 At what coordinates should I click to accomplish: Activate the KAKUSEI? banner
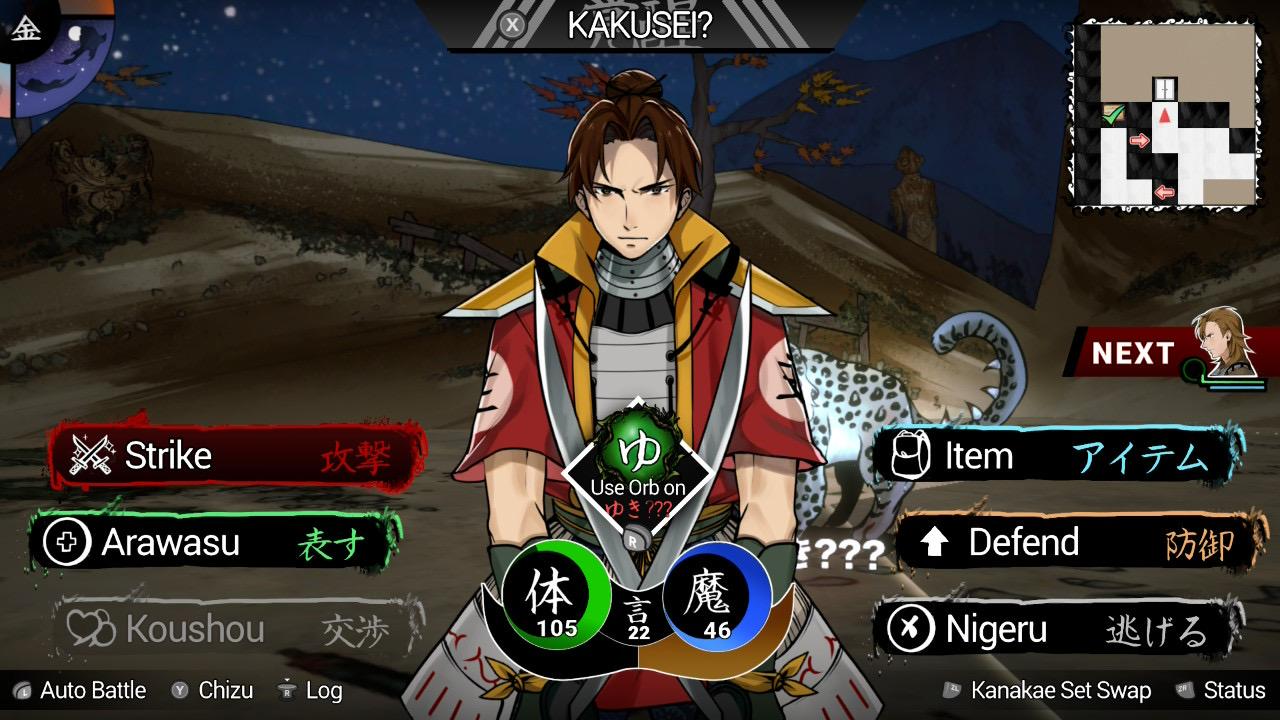638,26
